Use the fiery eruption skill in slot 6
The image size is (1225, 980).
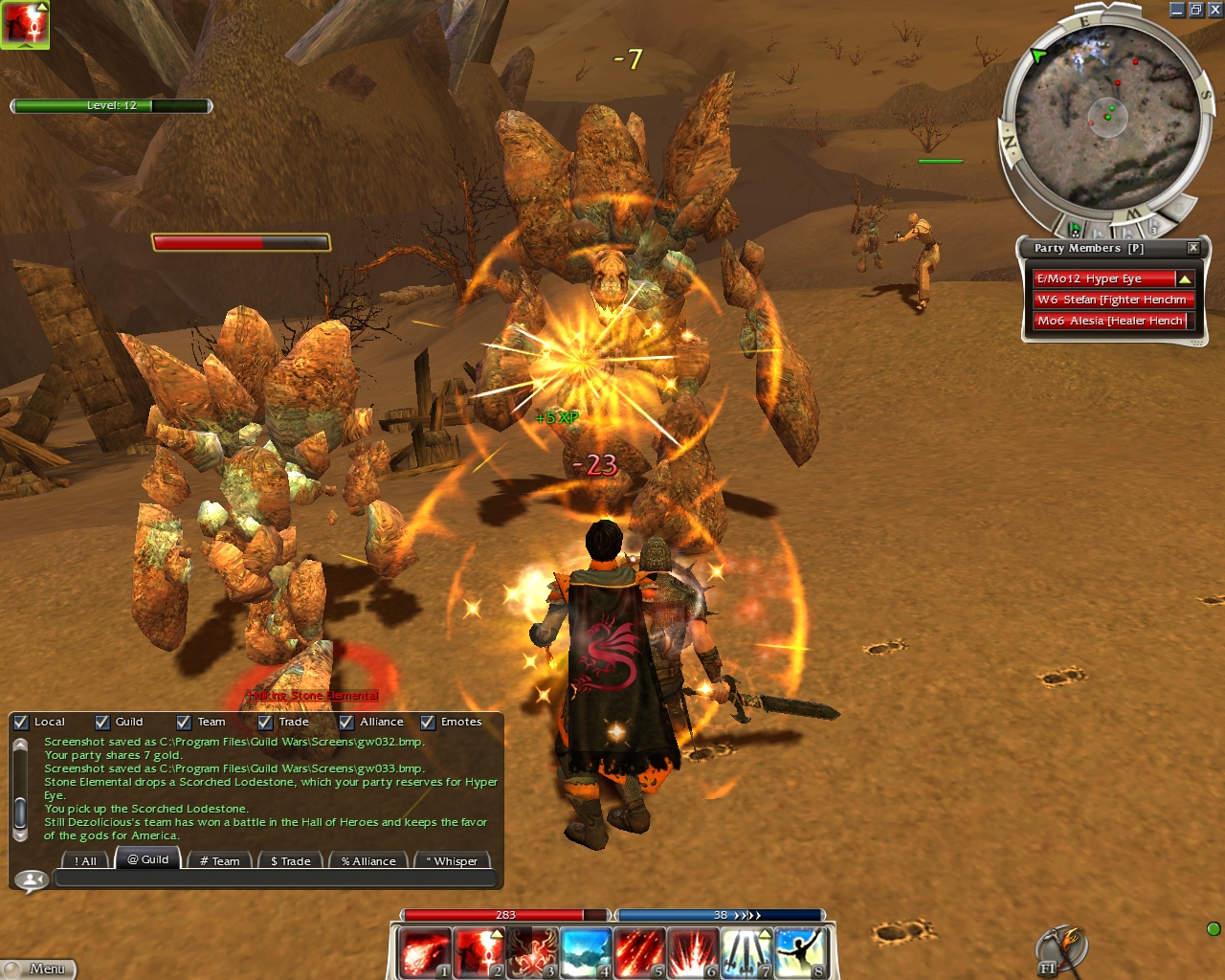tap(692, 952)
